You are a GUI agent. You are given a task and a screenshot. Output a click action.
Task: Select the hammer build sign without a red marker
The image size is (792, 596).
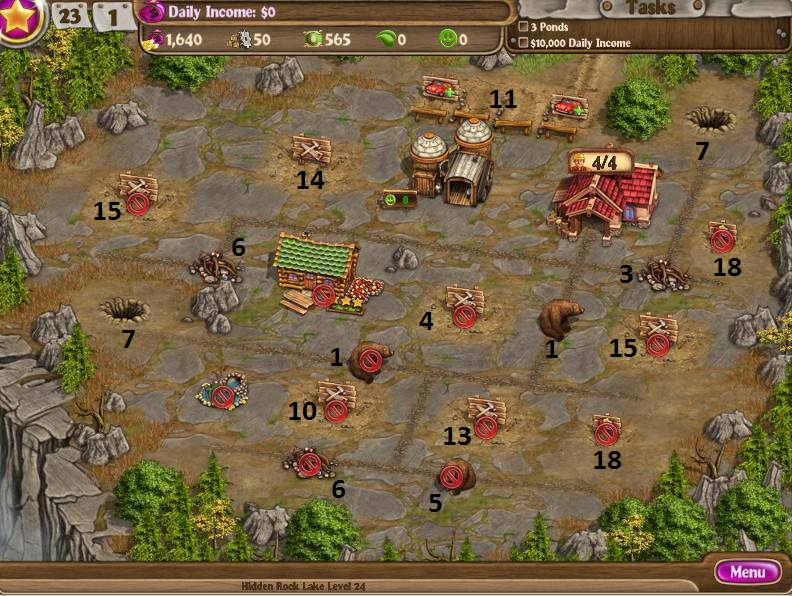[310, 149]
